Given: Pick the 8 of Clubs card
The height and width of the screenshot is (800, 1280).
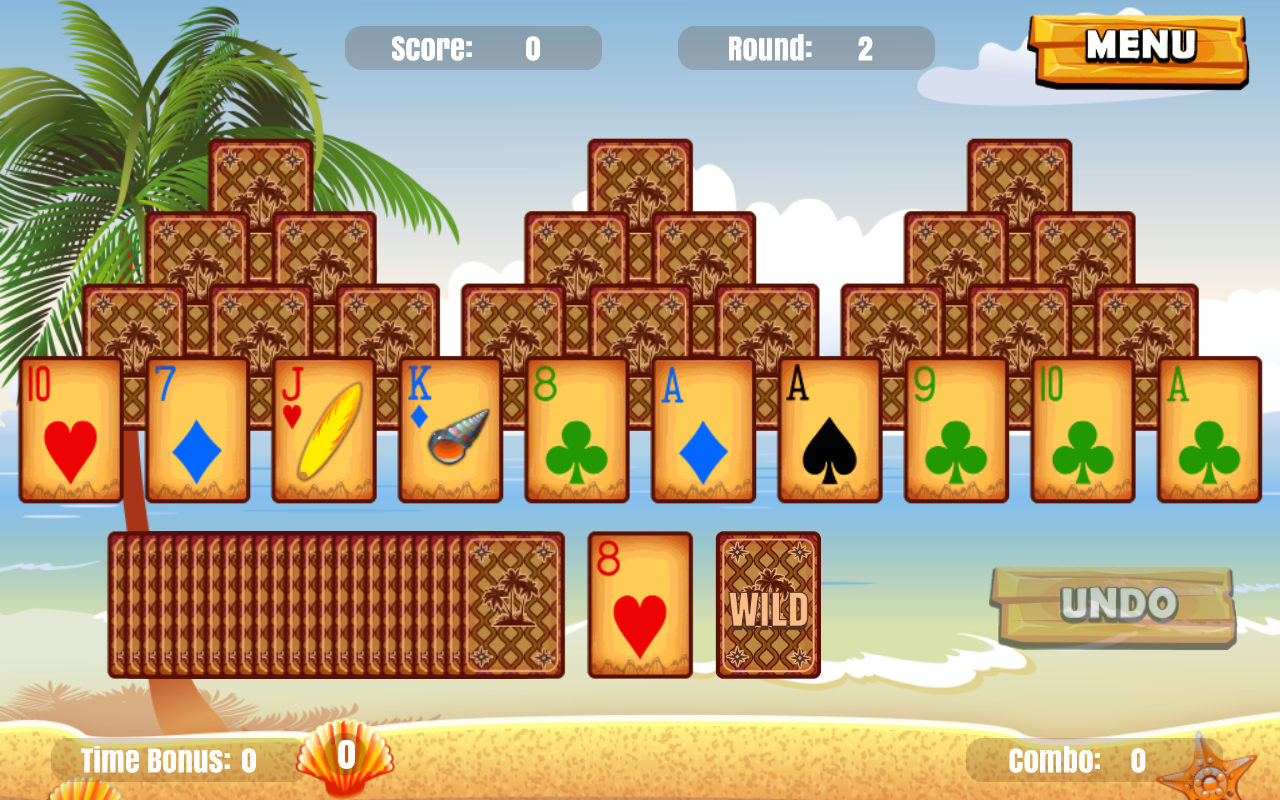Looking at the screenshot, I should pos(575,430).
